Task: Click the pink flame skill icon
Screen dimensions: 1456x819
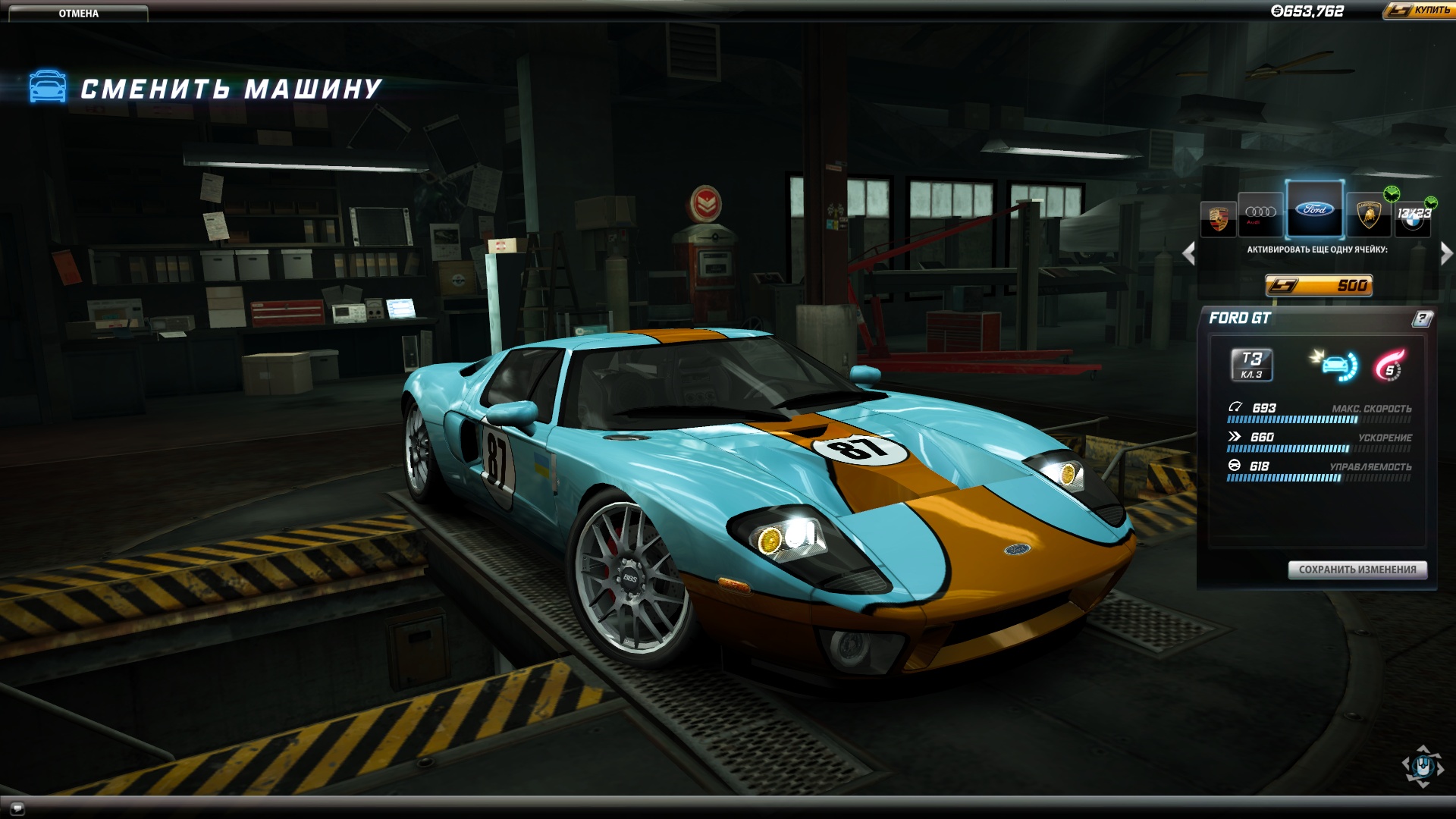Action: tap(1389, 365)
